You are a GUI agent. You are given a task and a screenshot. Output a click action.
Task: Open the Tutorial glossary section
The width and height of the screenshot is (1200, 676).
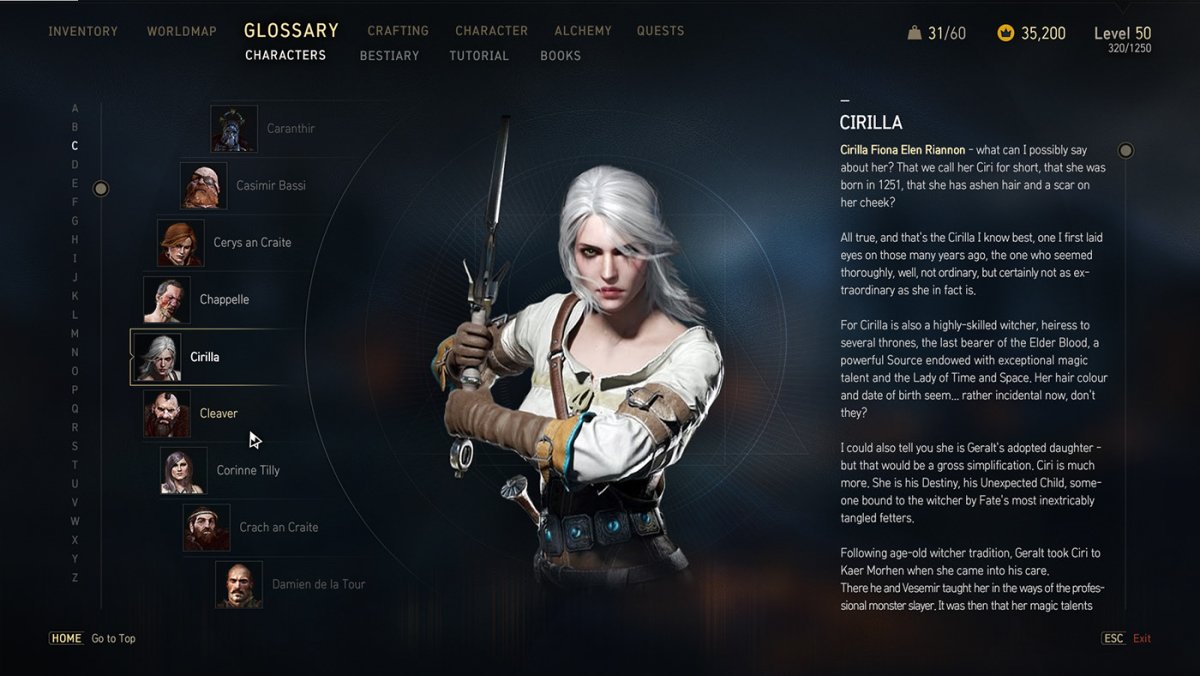(x=479, y=56)
